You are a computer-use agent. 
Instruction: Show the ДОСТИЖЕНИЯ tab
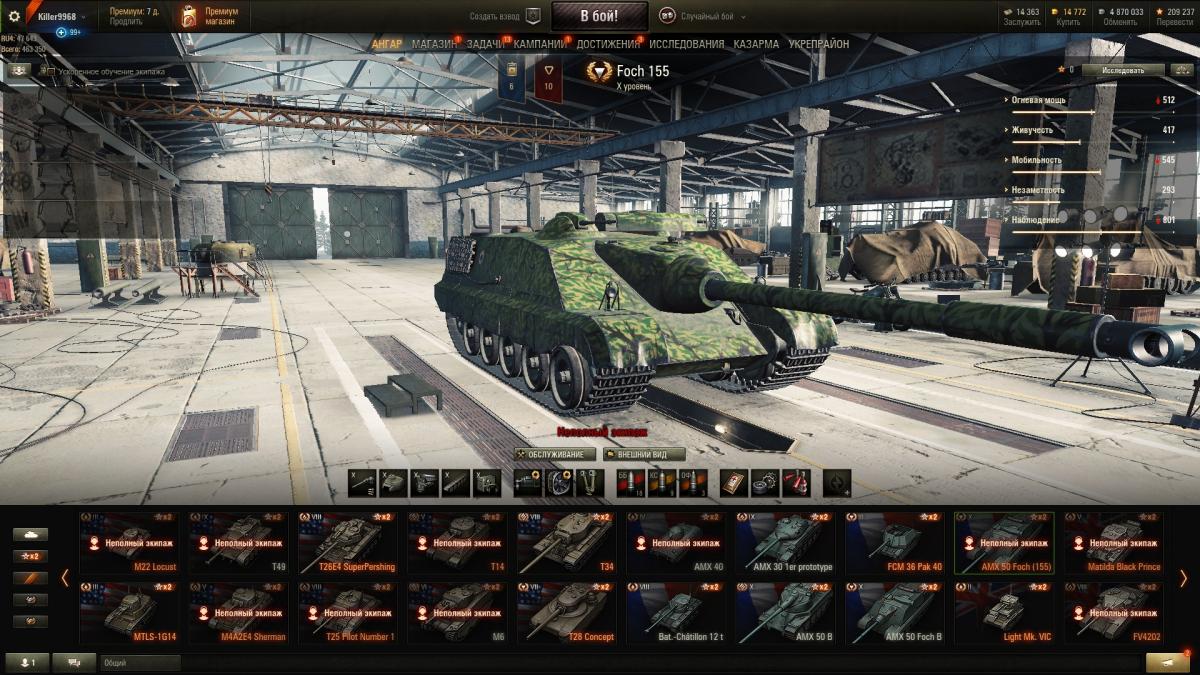pyautogui.click(x=608, y=44)
